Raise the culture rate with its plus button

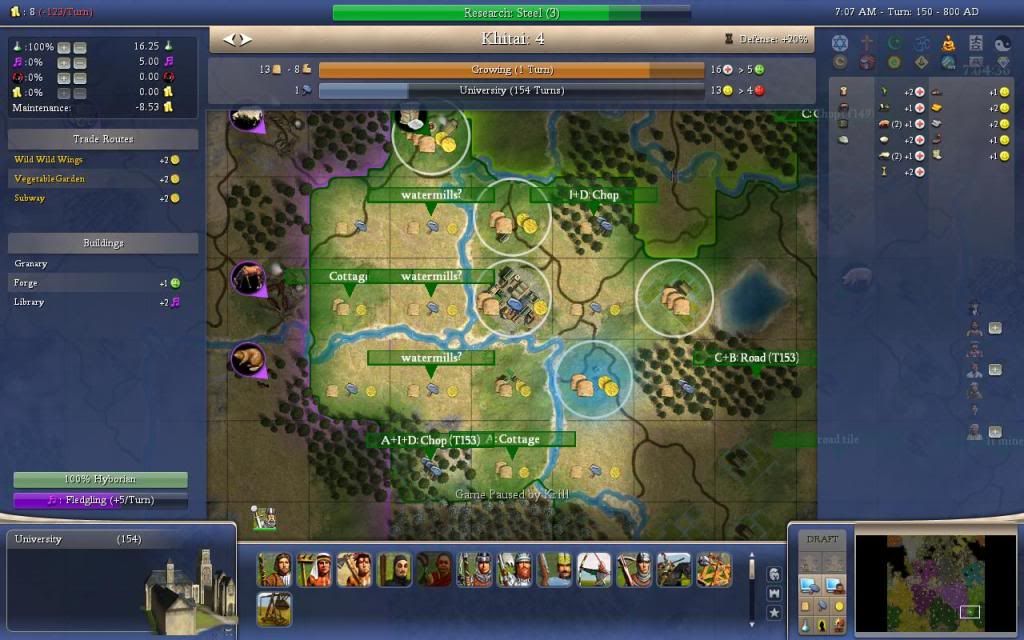click(x=64, y=63)
